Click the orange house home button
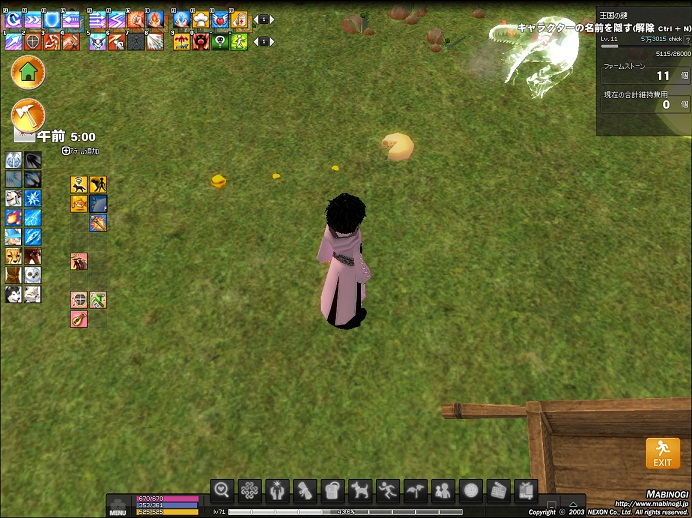 coord(28,71)
